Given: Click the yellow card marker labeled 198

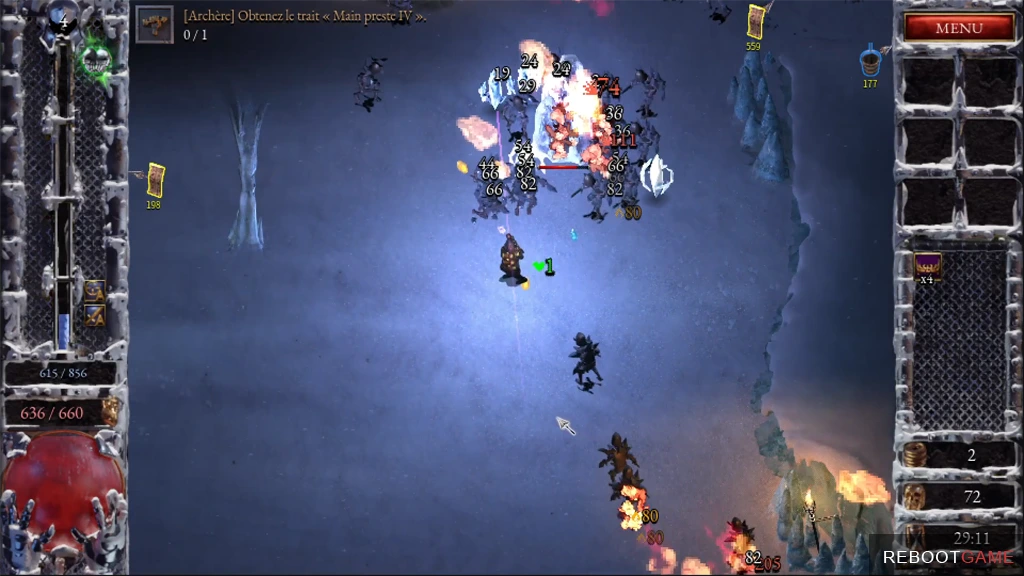Looking at the screenshot, I should pyautogui.click(x=155, y=180).
